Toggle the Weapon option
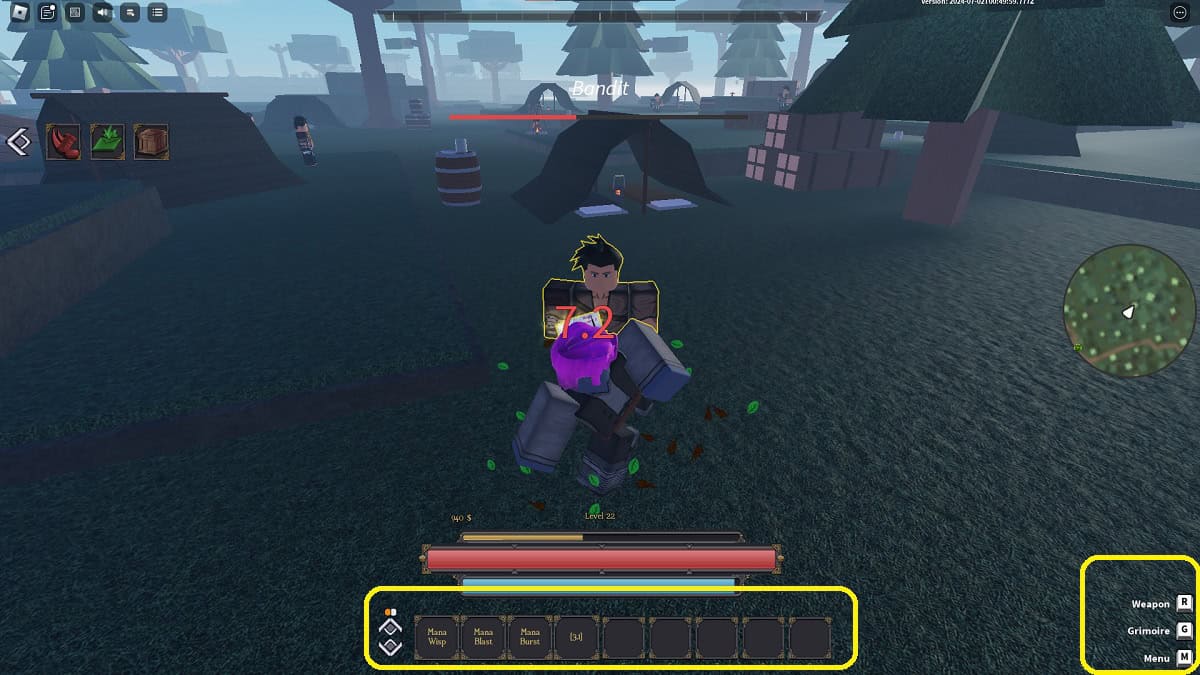Screen dimensions: 1200x675 click(x=1184, y=603)
